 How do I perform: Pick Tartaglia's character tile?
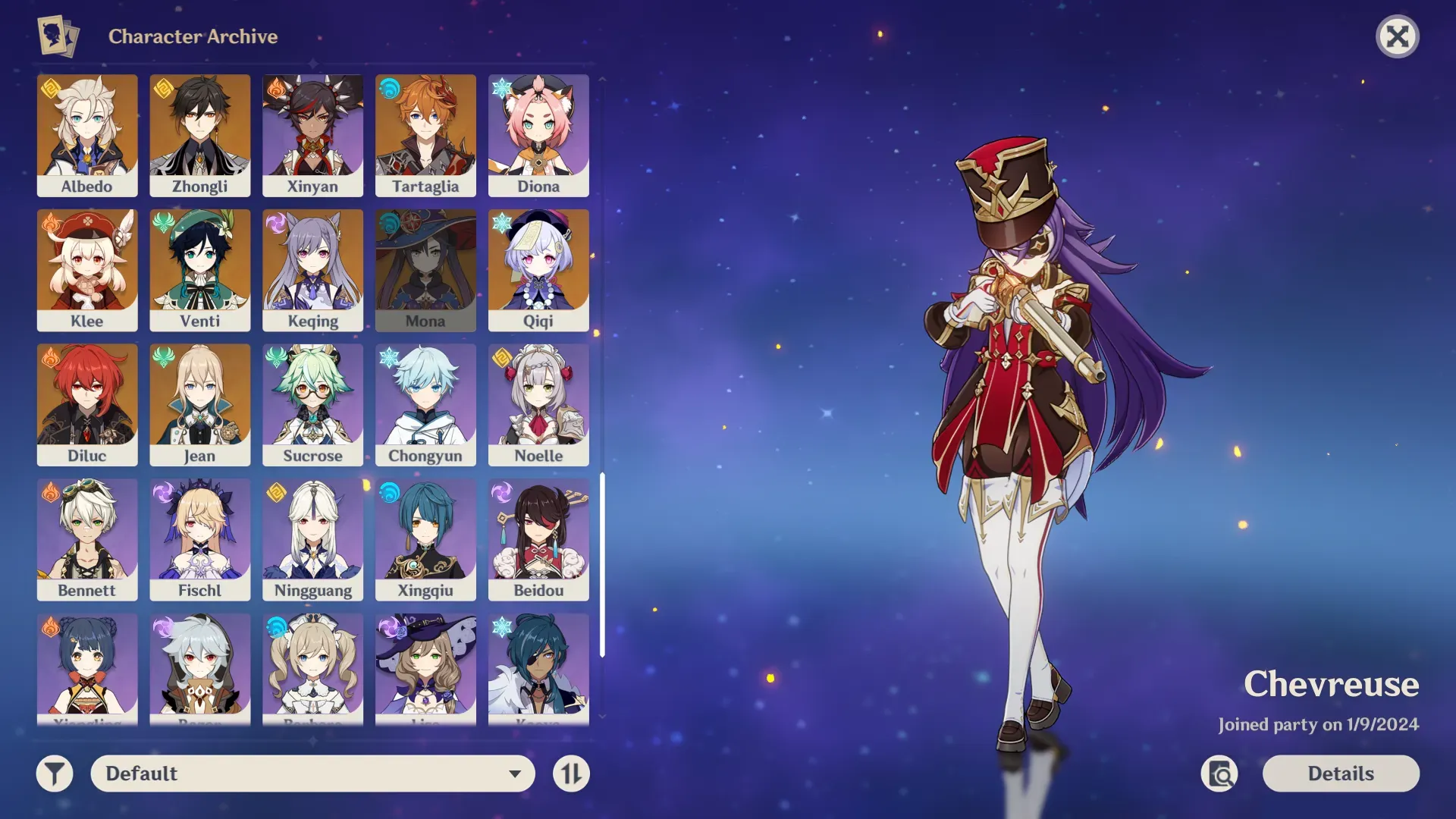pos(425,135)
